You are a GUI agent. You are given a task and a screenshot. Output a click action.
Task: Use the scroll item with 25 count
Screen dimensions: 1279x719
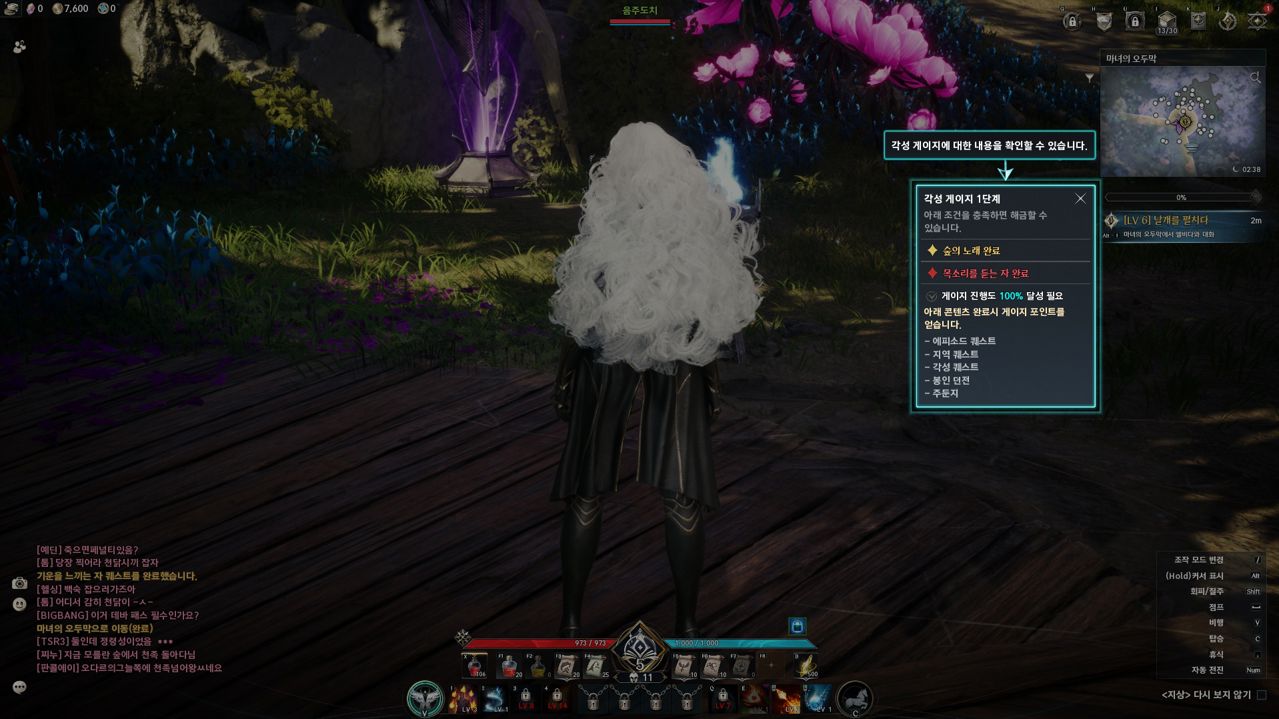597,667
